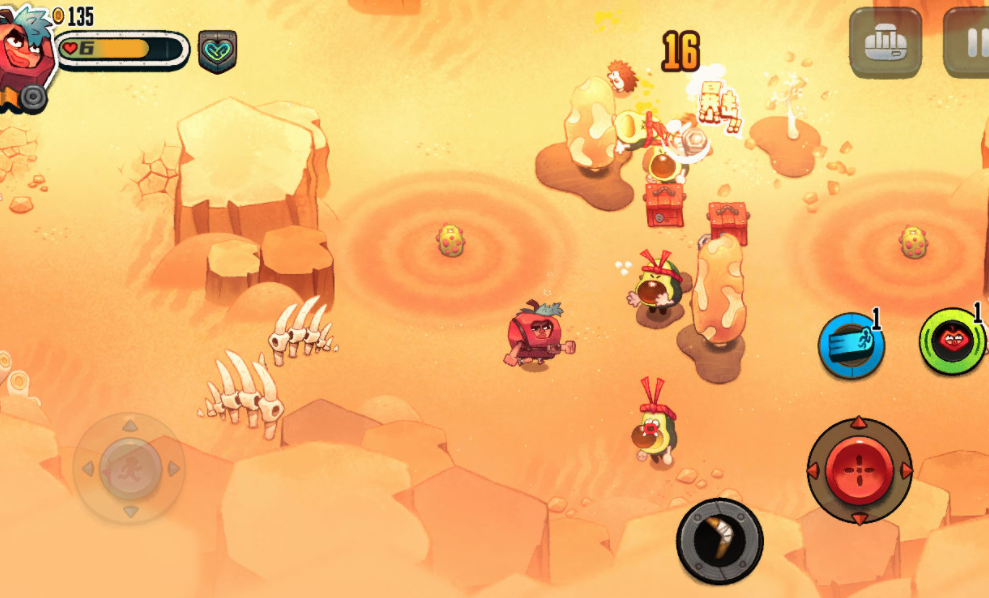
Task: Tap the red crosshair fire button
Action: tap(859, 470)
